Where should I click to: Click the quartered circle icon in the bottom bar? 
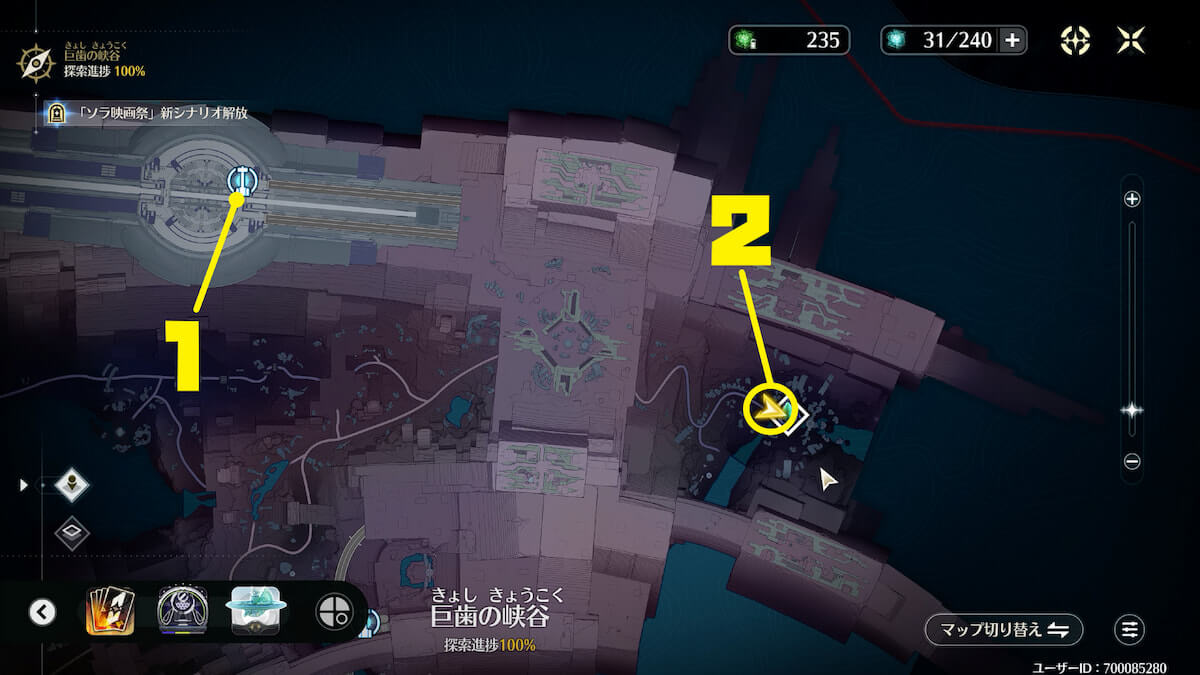333,611
